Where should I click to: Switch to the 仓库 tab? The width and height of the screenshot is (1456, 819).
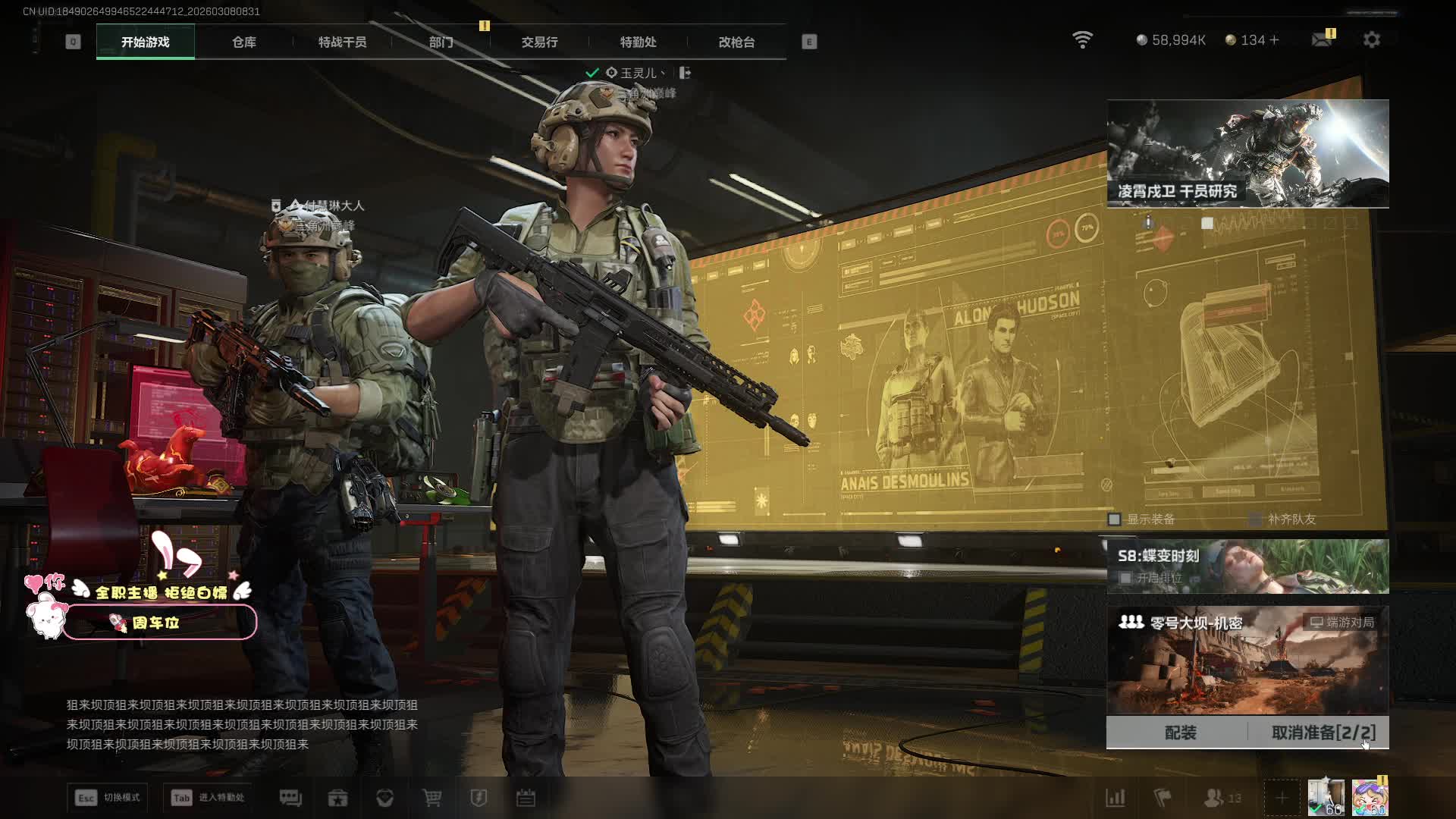tap(243, 42)
